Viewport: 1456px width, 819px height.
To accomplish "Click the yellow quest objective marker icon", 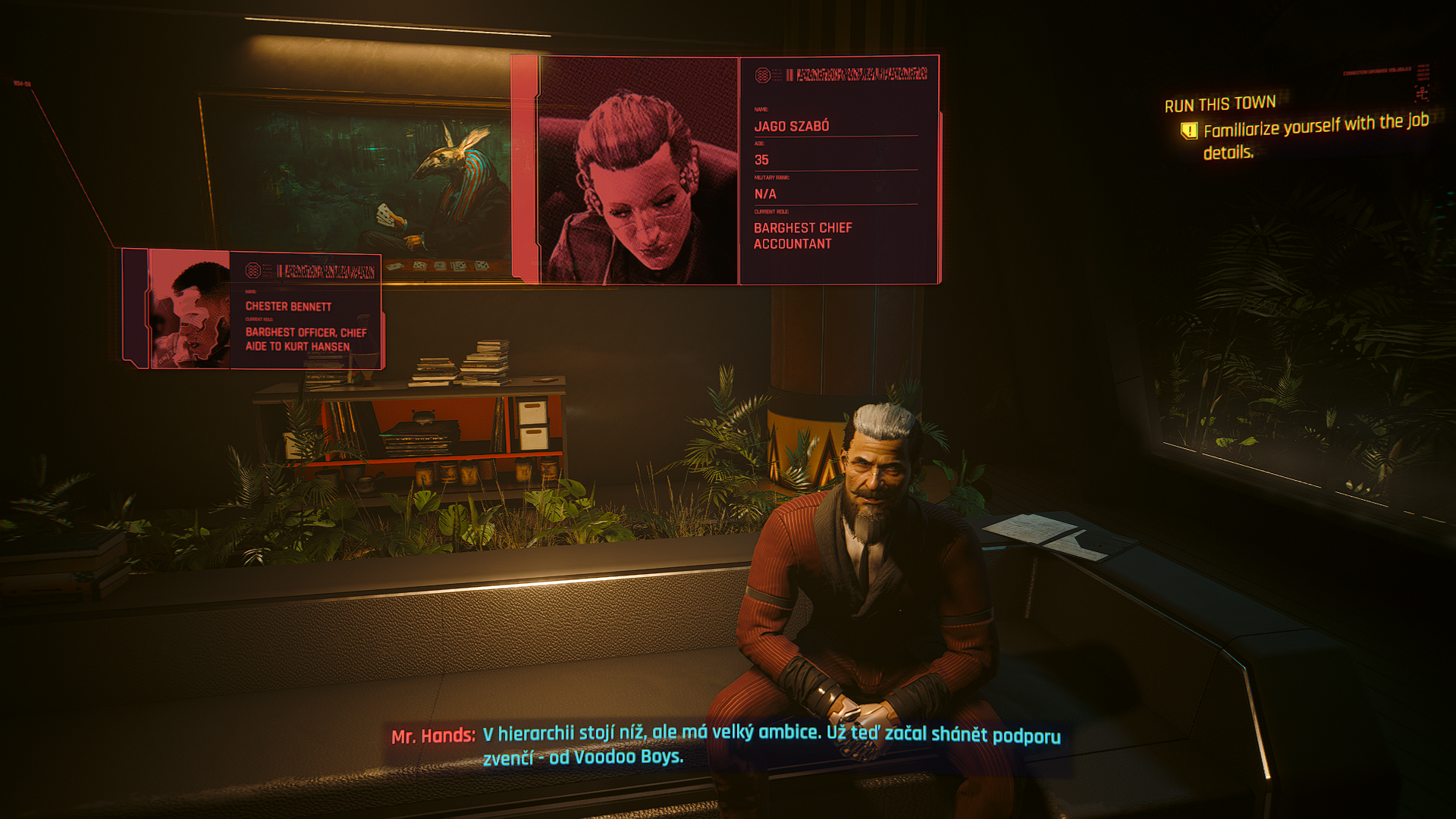I will [x=1189, y=131].
